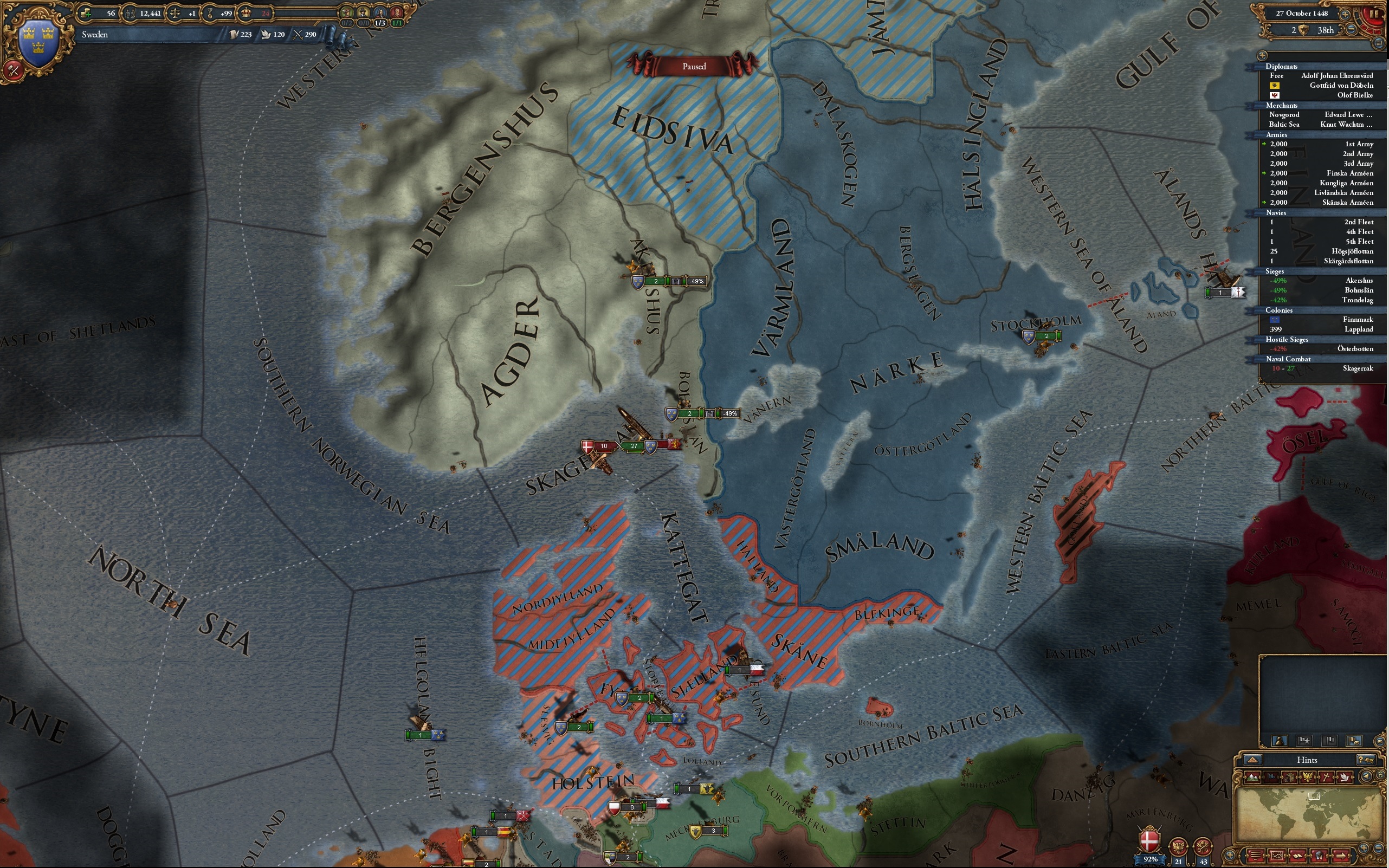Switch to the terrain map mode
This screenshot has width=1389, height=868.
tap(1252, 778)
